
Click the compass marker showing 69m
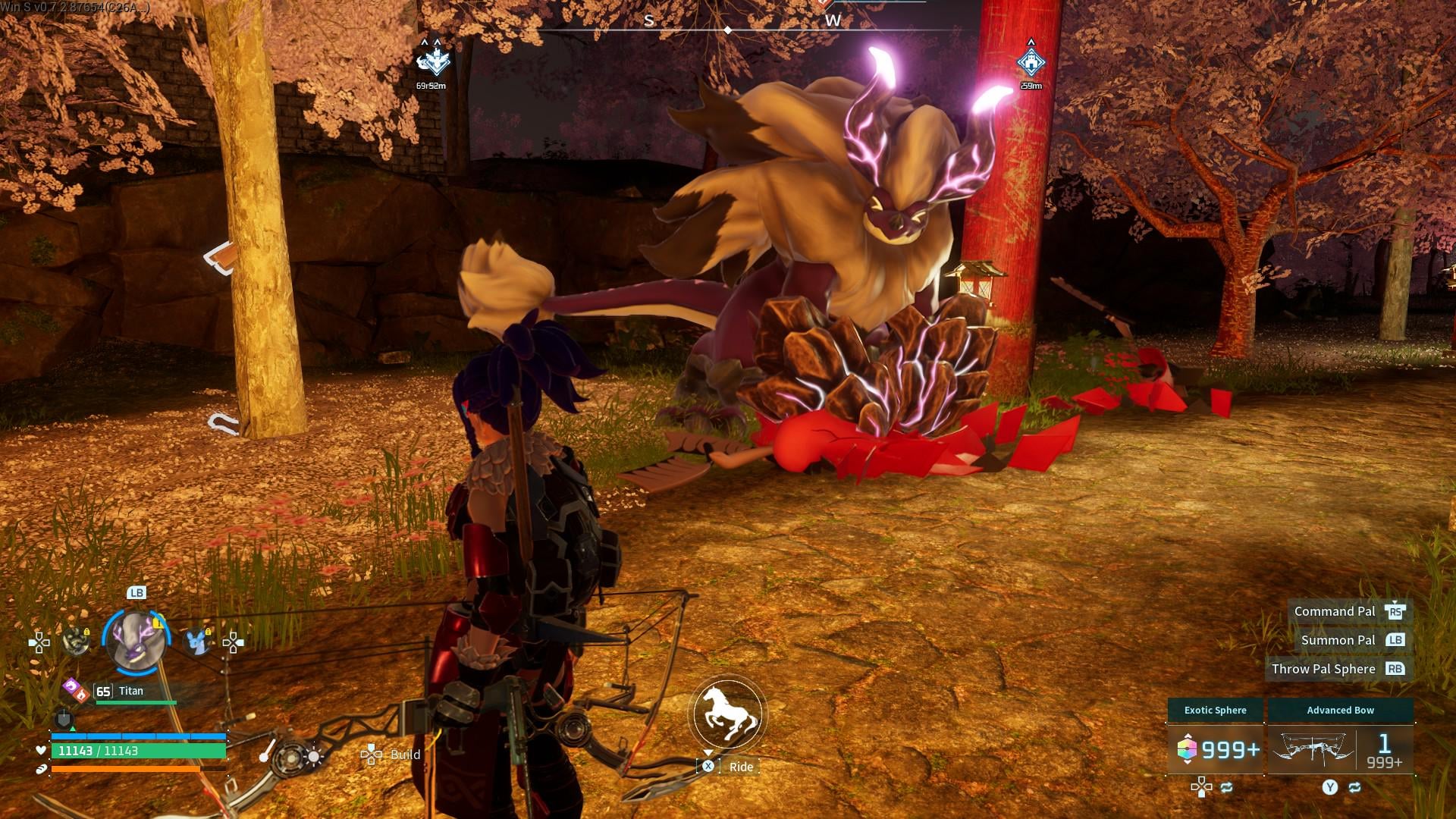(433, 62)
